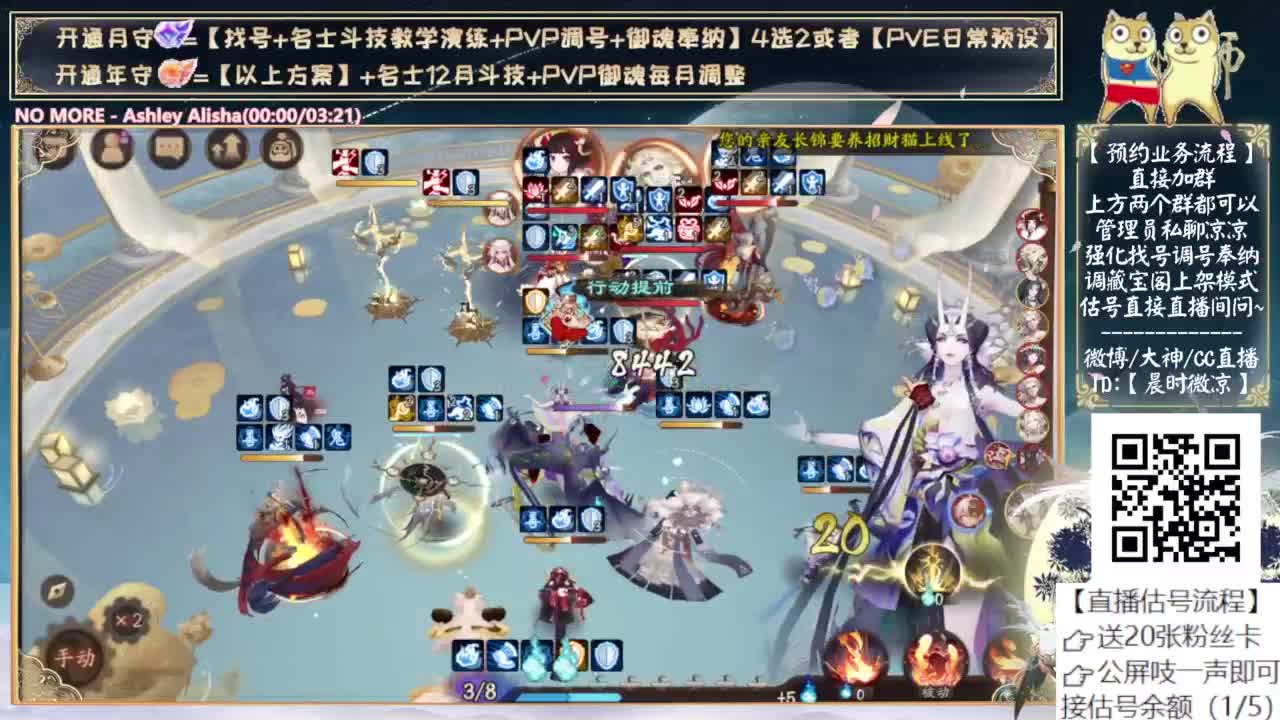The width and height of the screenshot is (1280, 720).
Task: Click the blue spirit orb buff icon
Action: (x=536, y=655)
